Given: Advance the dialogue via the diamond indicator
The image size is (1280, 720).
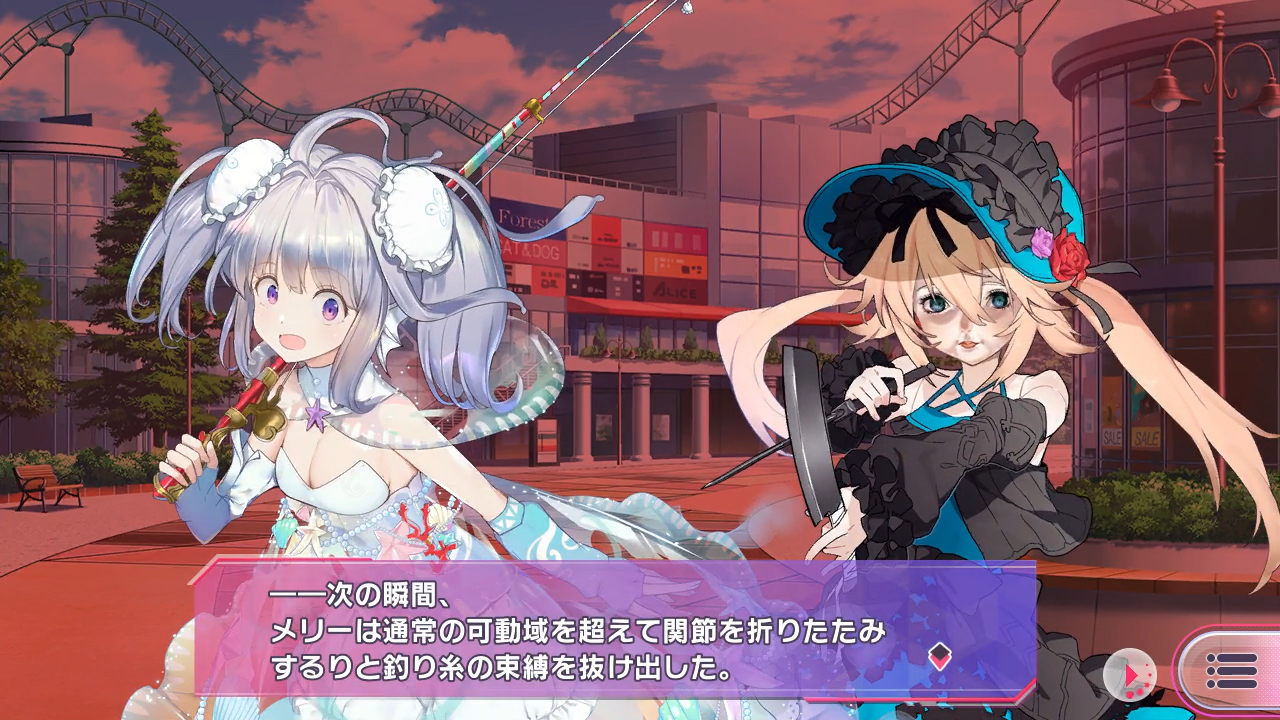Looking at the screenshot, I should pyautogui.click(x=938, y=656).
